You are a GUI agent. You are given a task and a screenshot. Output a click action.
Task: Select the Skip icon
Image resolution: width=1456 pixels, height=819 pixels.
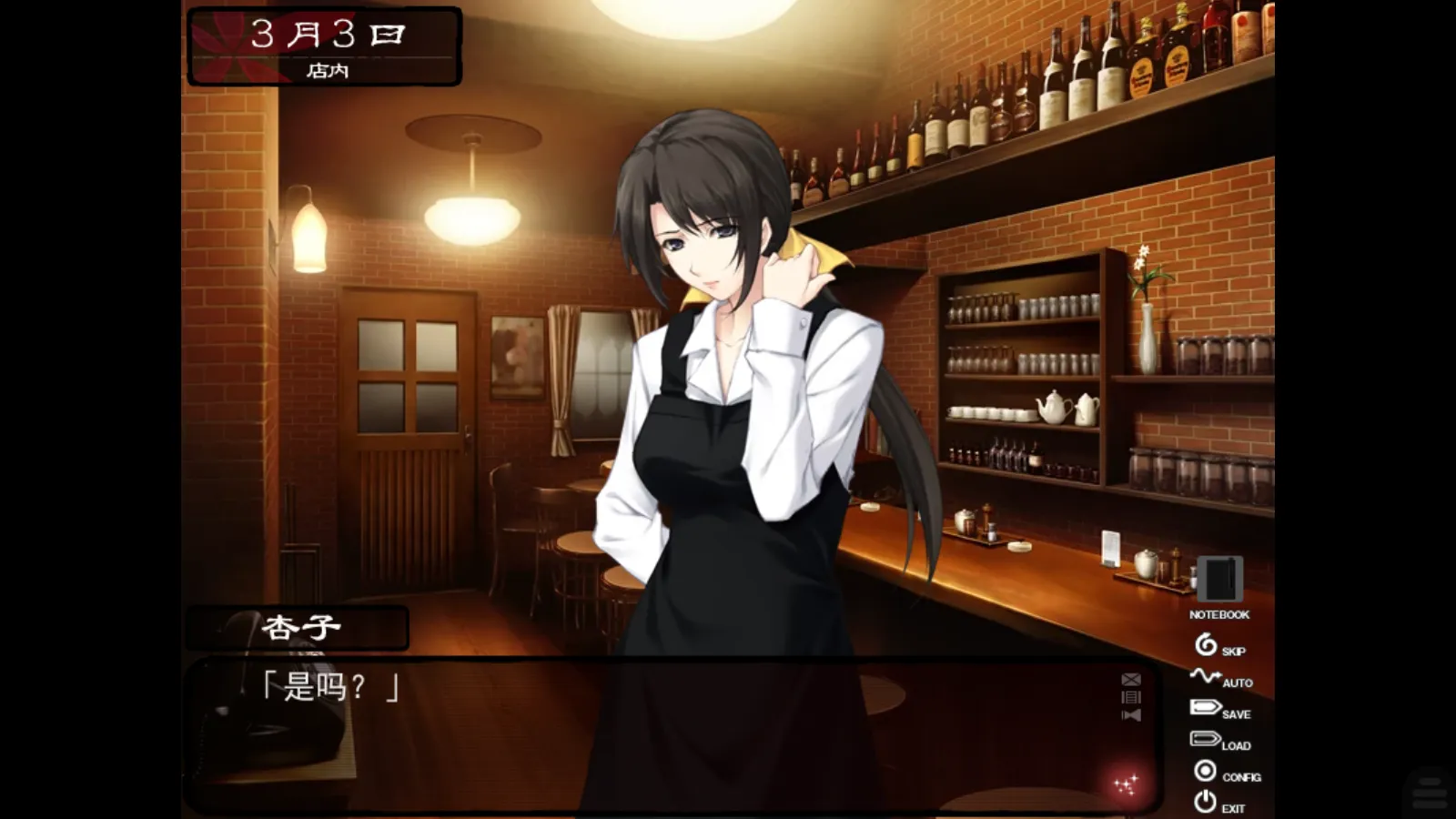1205,645
